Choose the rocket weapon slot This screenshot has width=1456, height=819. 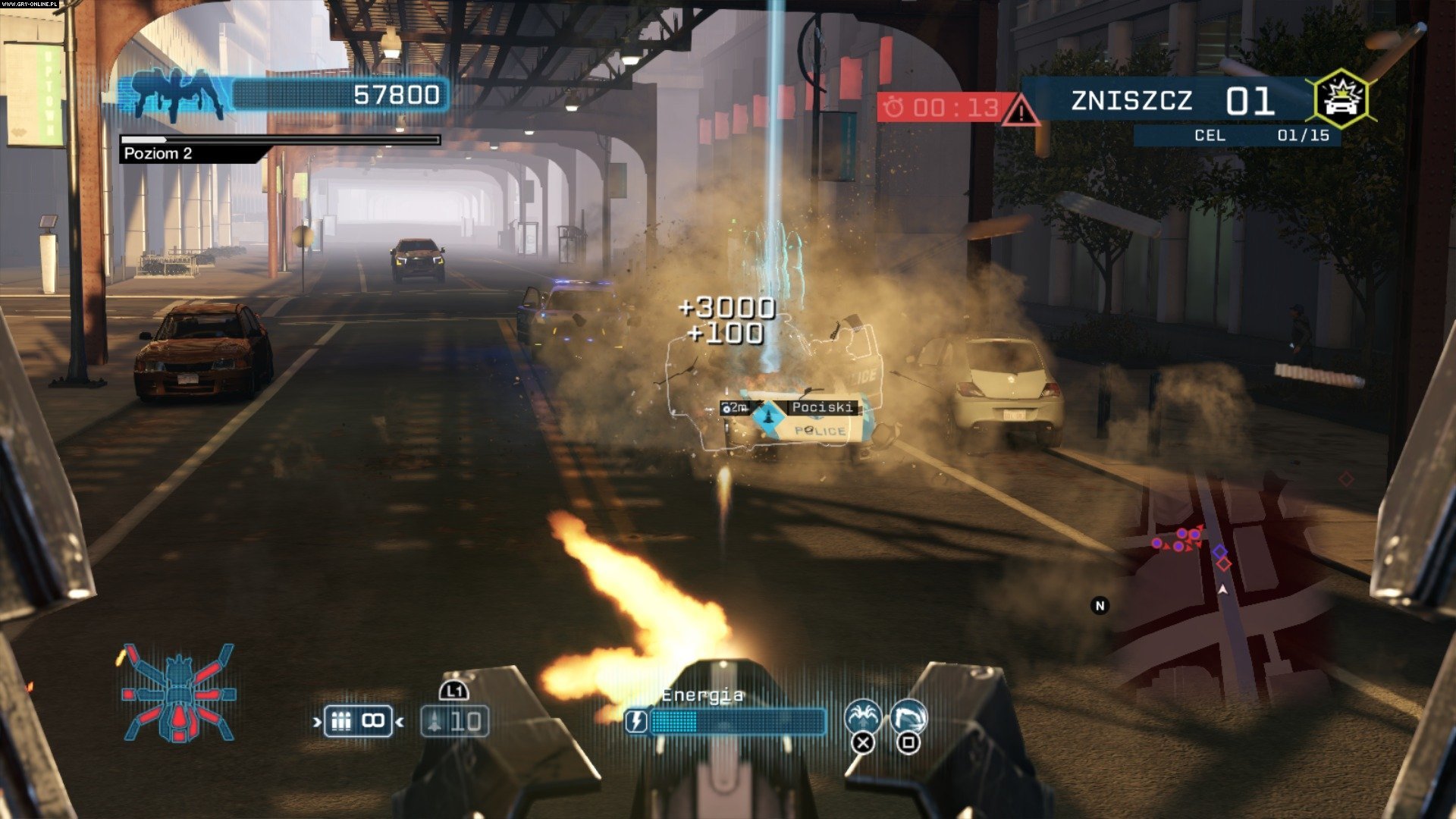(x=454, y=720)
